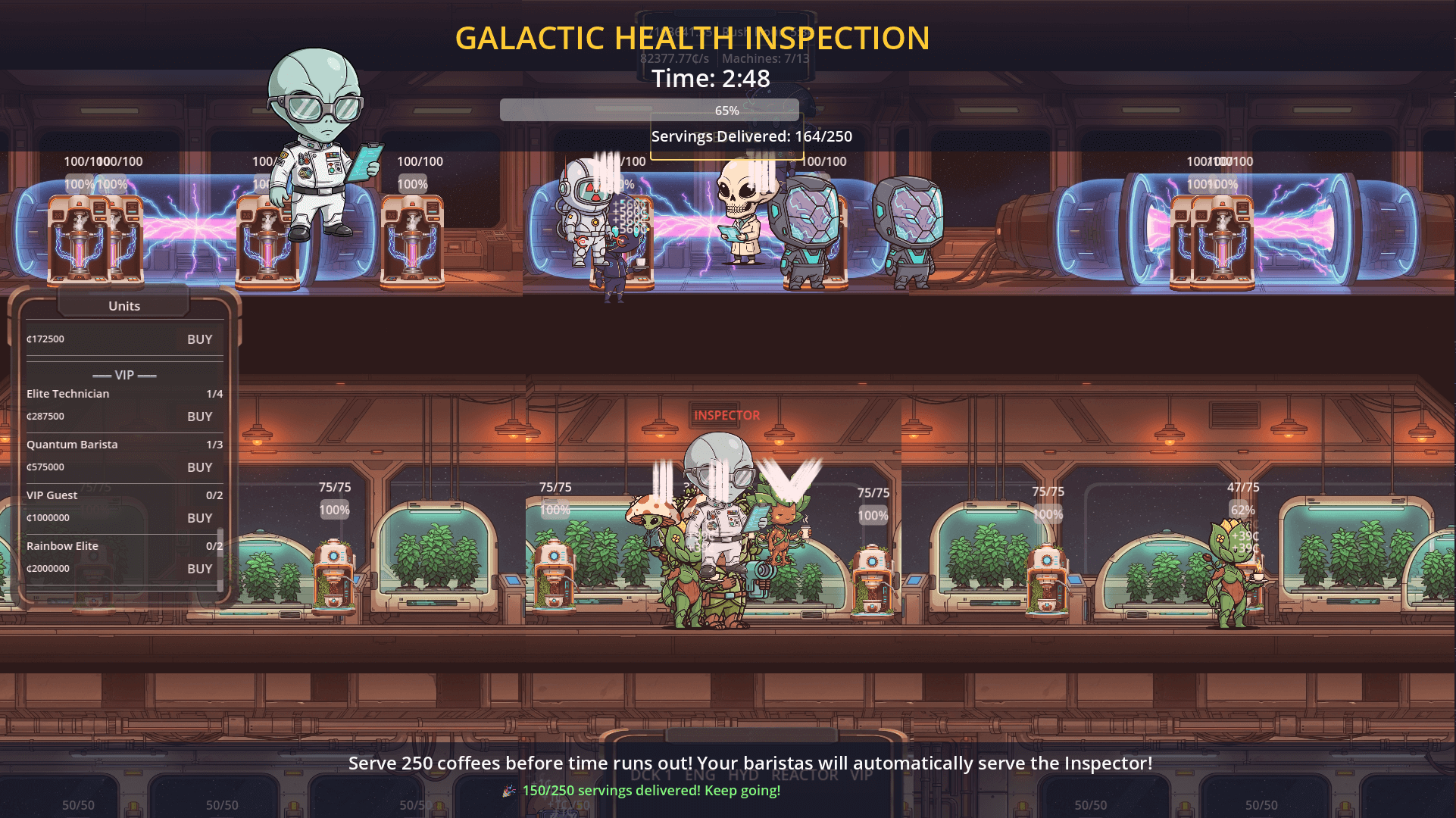Screen dimensions: 1456x818
Task: Switch to the REACTOR tab
Action: pos(805,776)
